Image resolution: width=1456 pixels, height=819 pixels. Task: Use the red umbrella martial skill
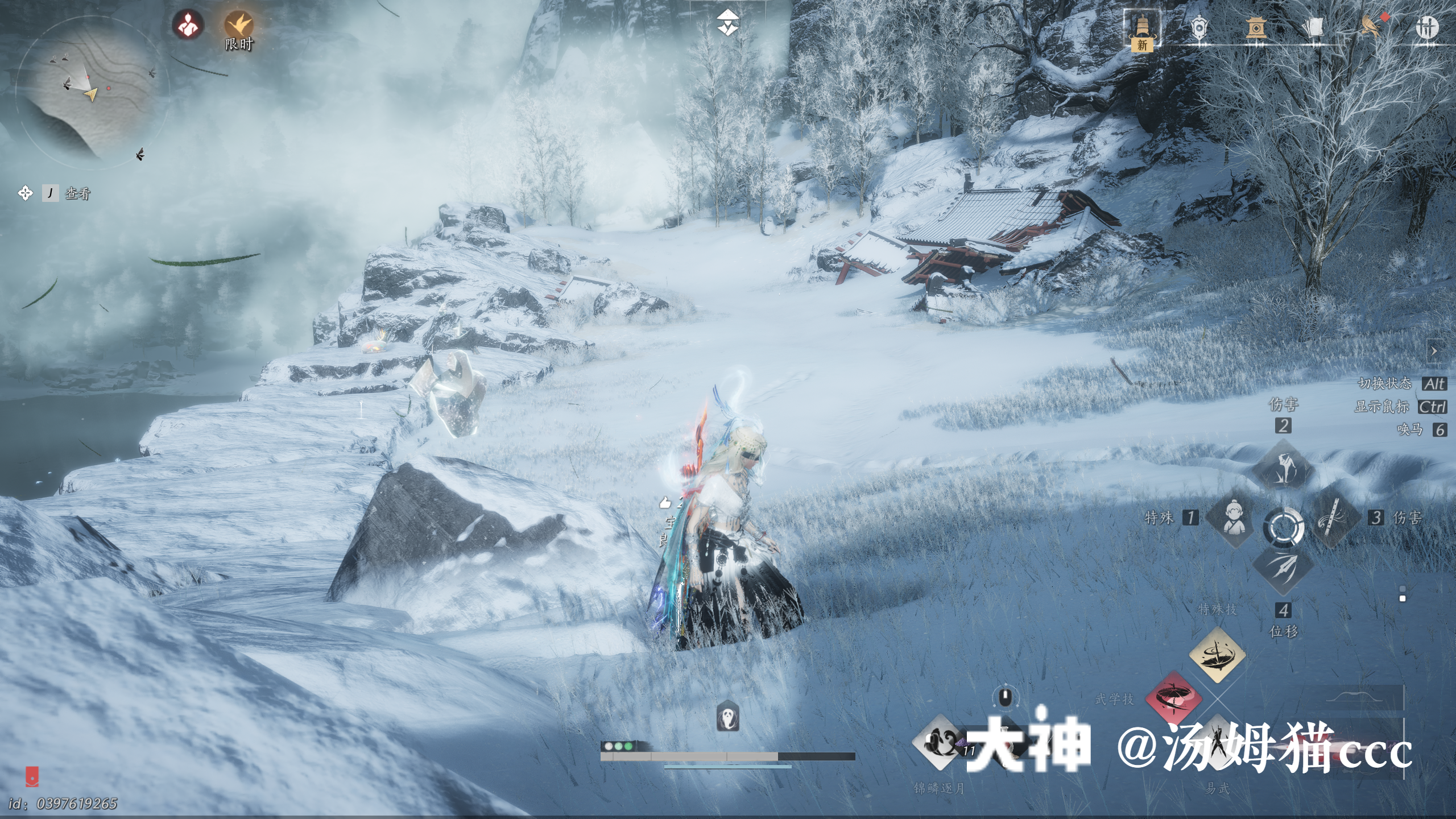[x=1173, y=697]
